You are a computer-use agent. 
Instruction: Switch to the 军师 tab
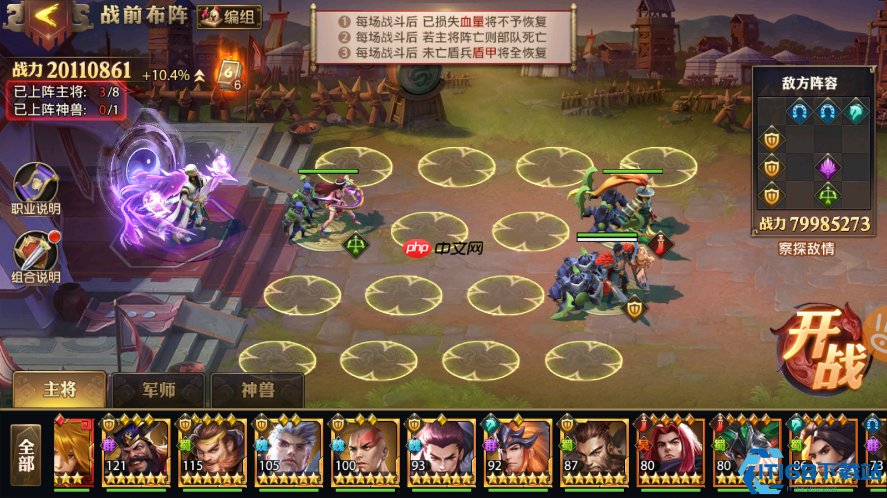point(158,391)
